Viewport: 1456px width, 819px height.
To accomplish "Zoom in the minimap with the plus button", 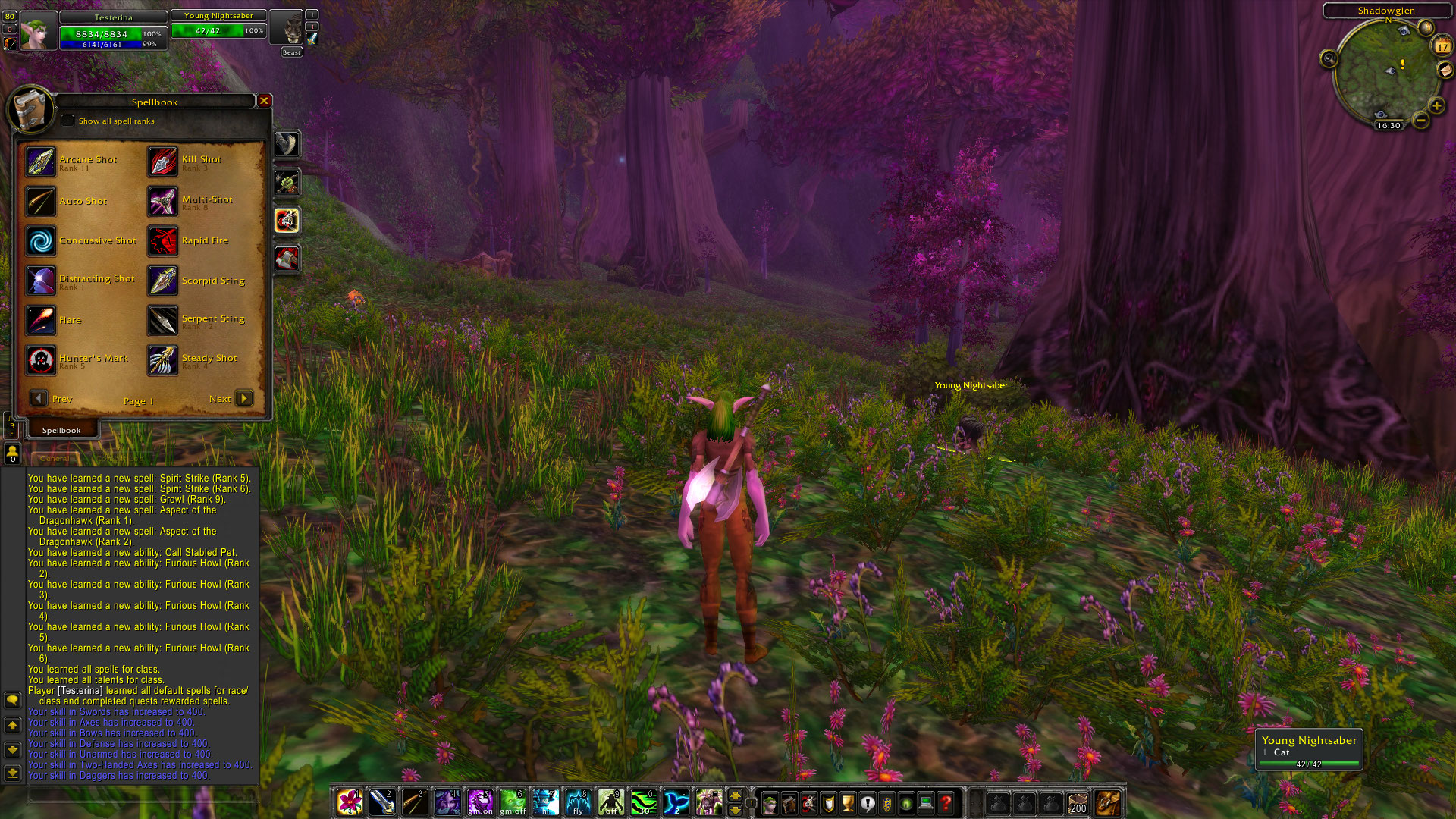I will [1436, 105].
